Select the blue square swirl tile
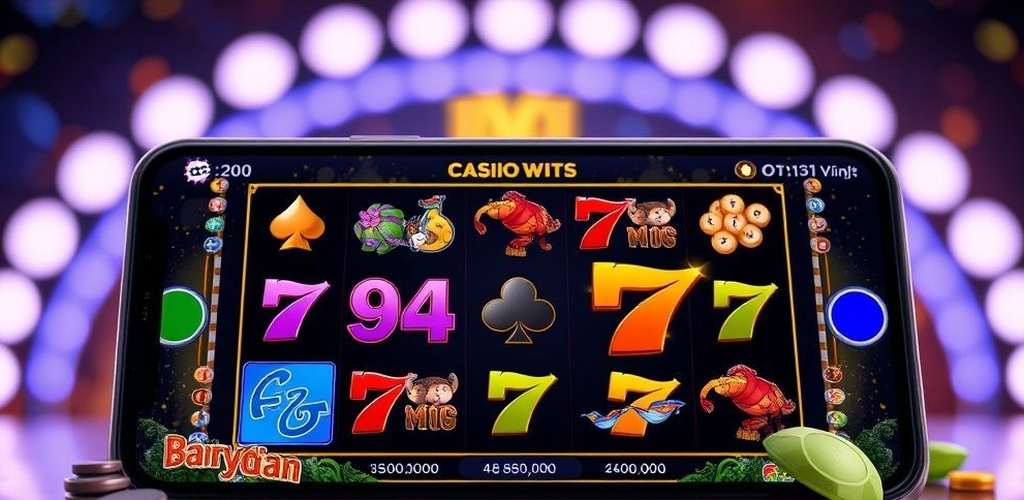 pyautogui.click(x=288, y=401)
